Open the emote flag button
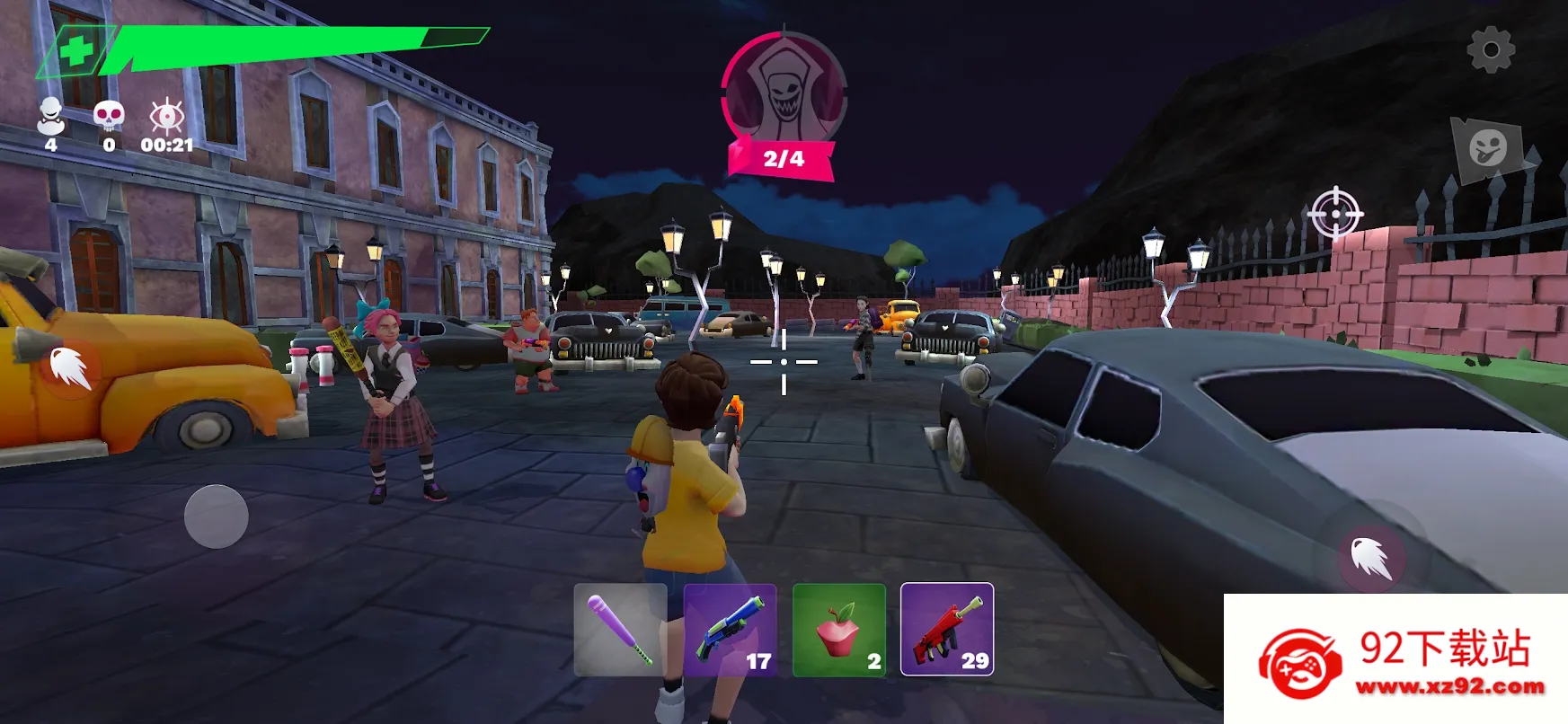1568x724 pixels. coord(1489,149)
